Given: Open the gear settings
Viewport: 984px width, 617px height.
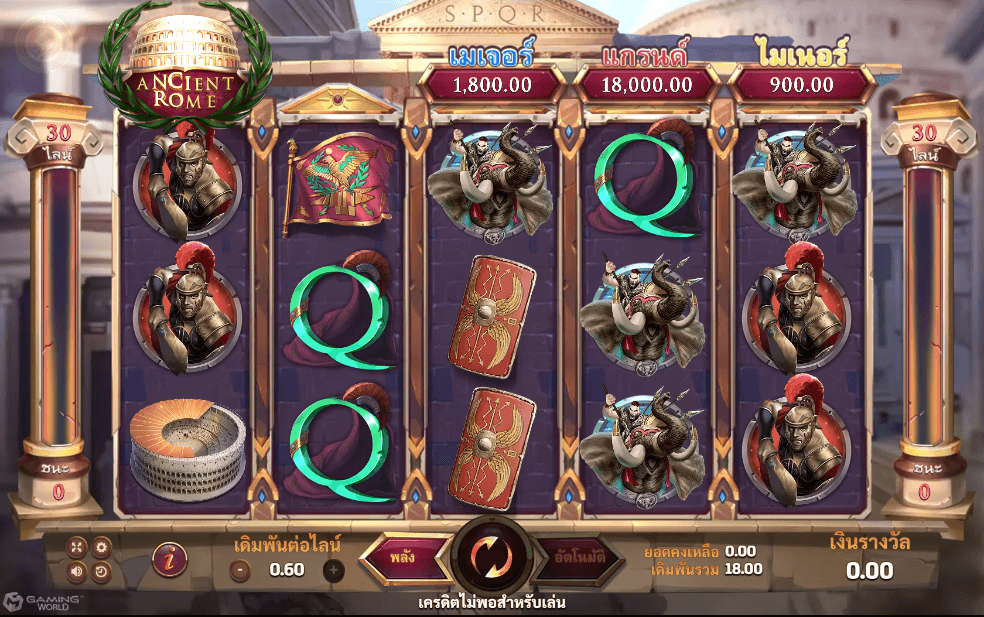Looking at the screenshot, I should click(101, 546).
